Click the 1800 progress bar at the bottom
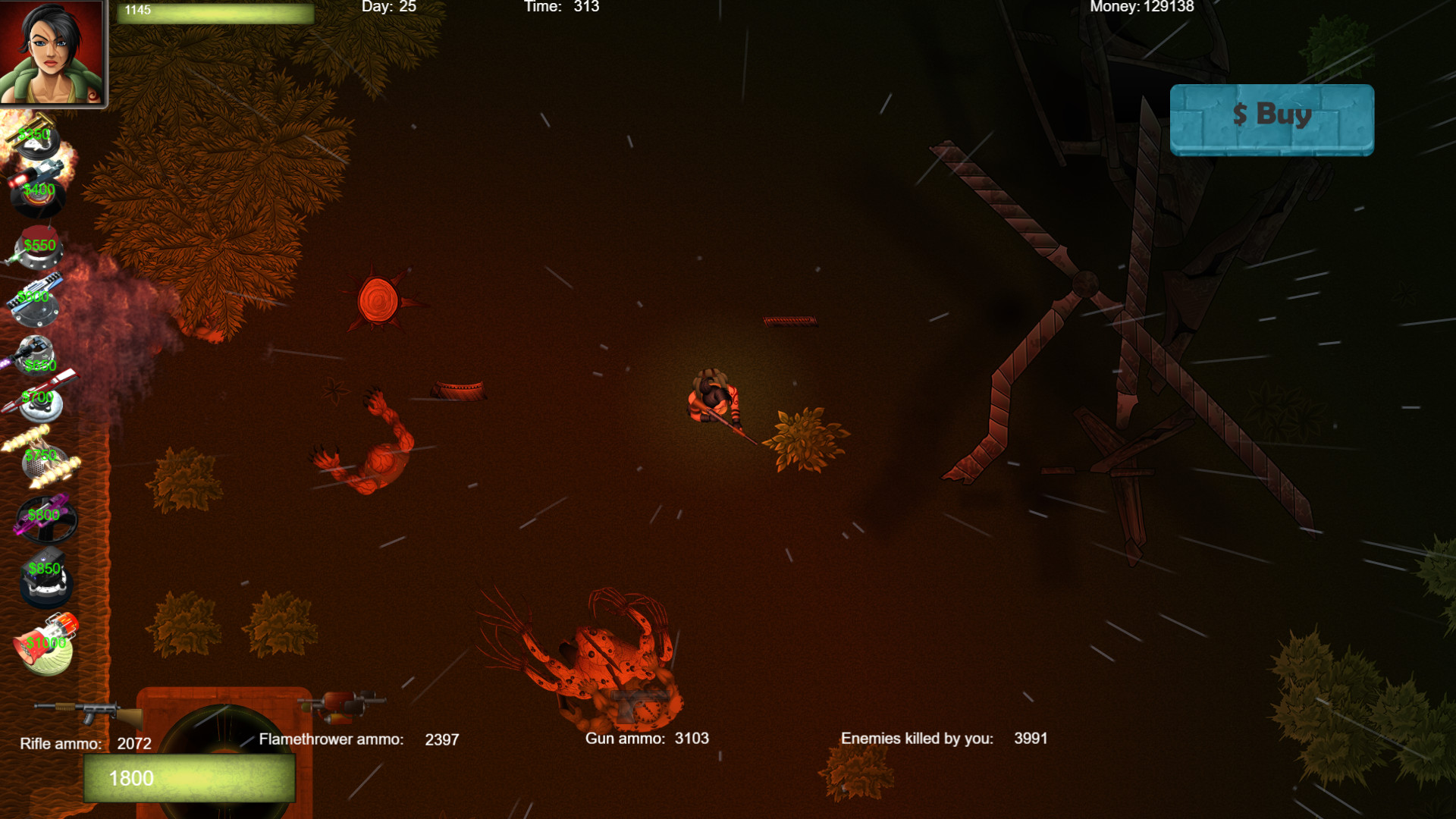The height and width of the screenshot is (819, 1456). point(190,778)
